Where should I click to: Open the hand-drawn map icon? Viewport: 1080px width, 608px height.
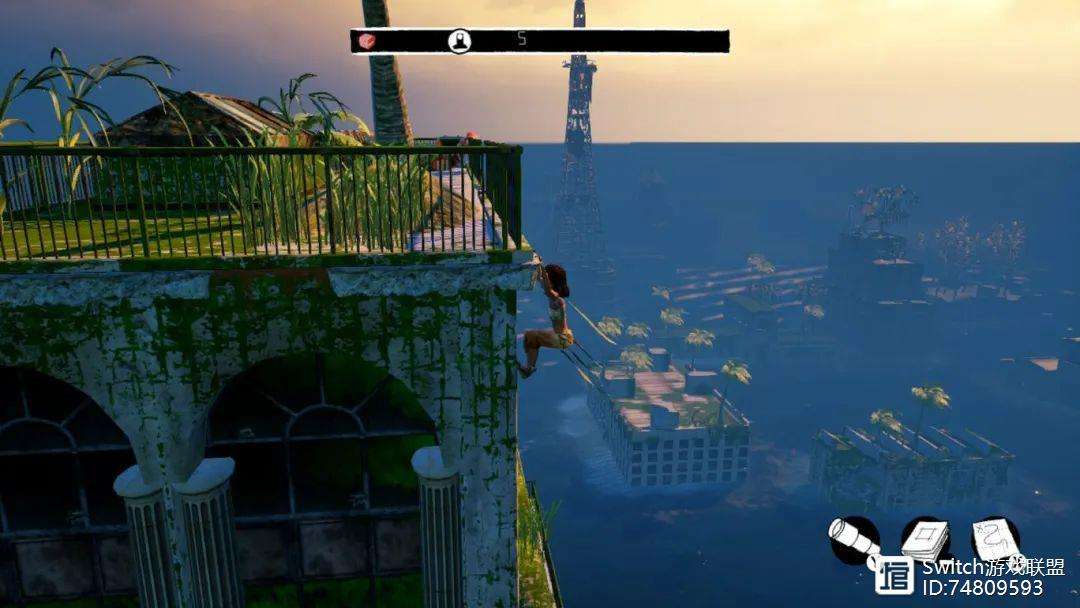(x=996, y=541)
